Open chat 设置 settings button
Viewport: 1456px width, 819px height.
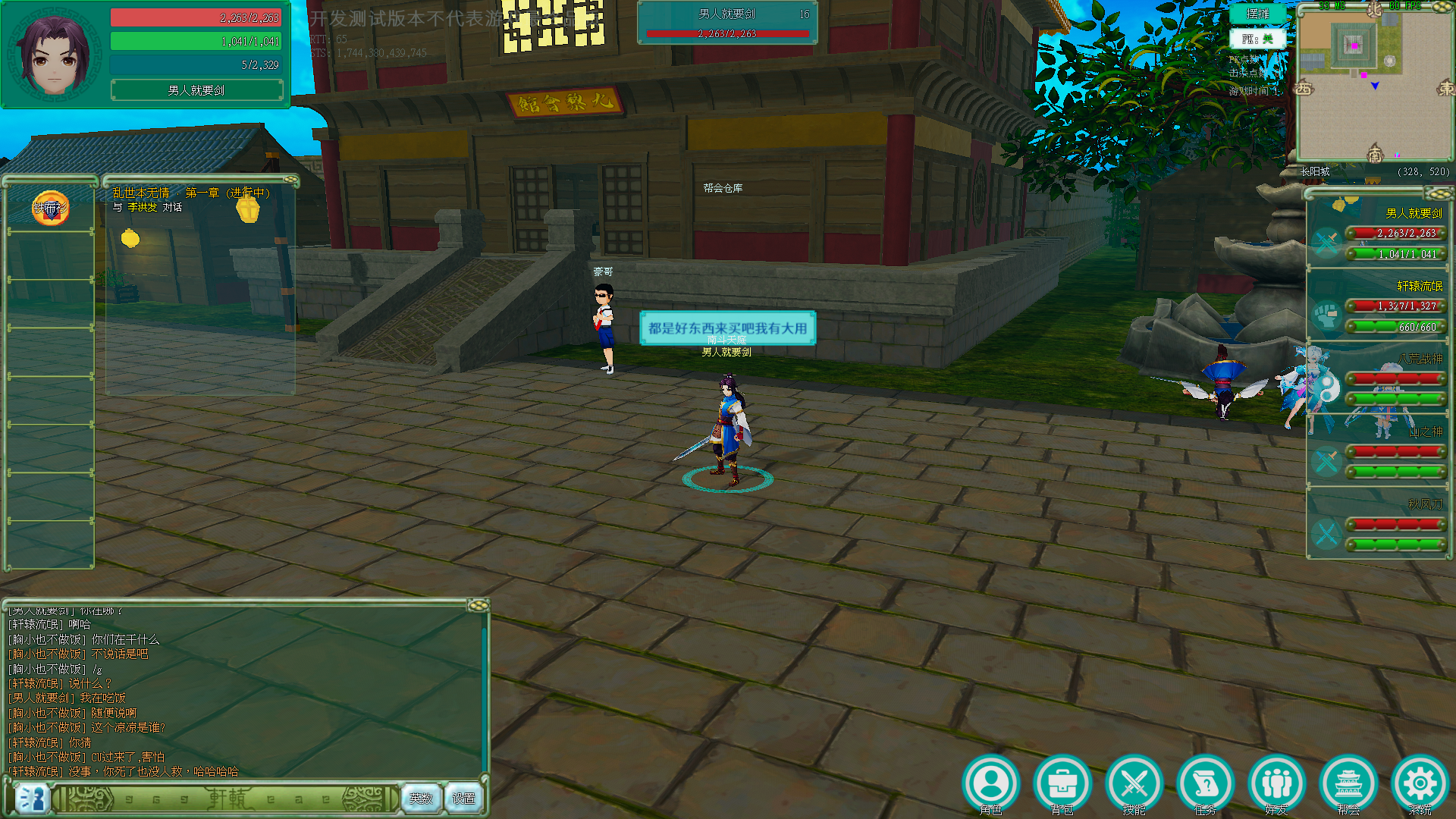click(463, 799)
